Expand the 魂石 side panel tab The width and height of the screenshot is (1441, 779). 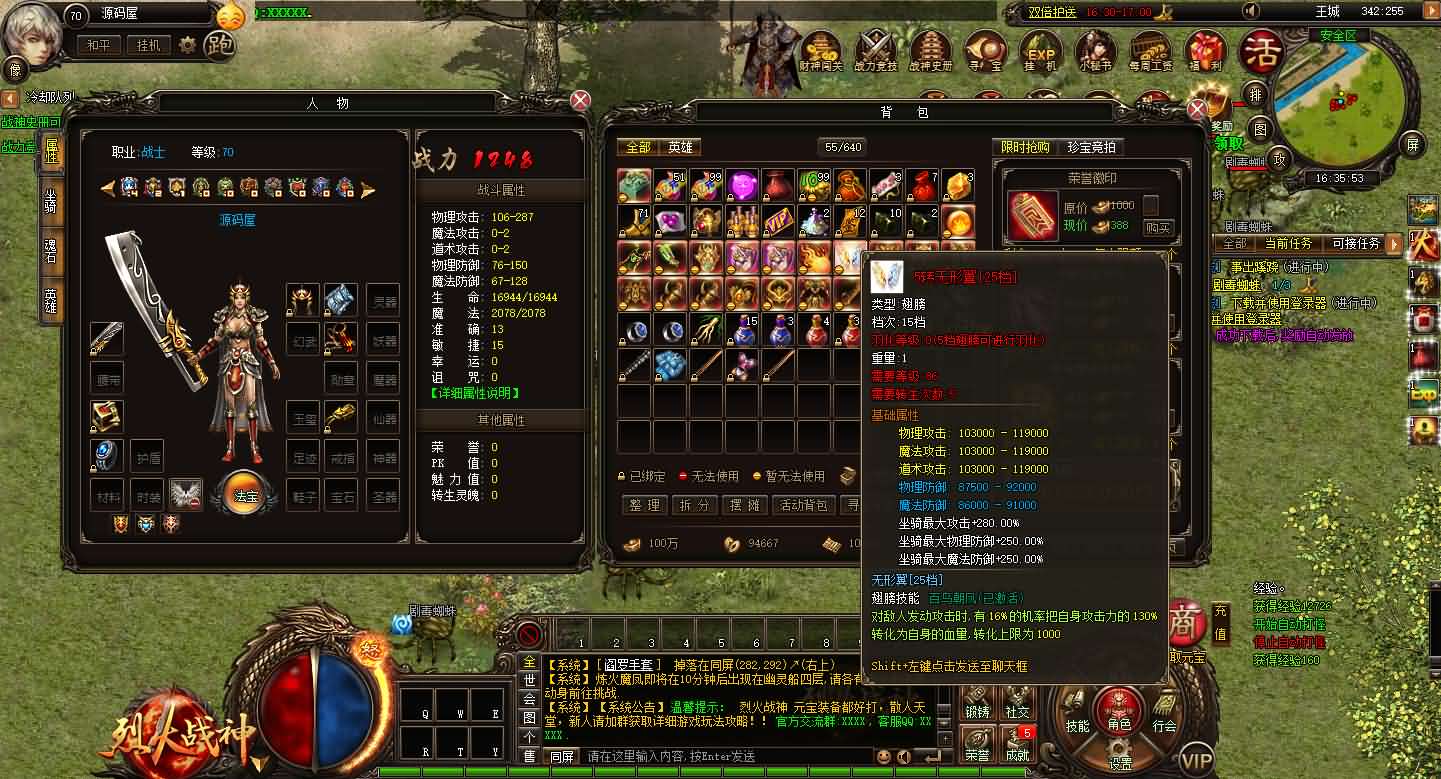(51, 248)
